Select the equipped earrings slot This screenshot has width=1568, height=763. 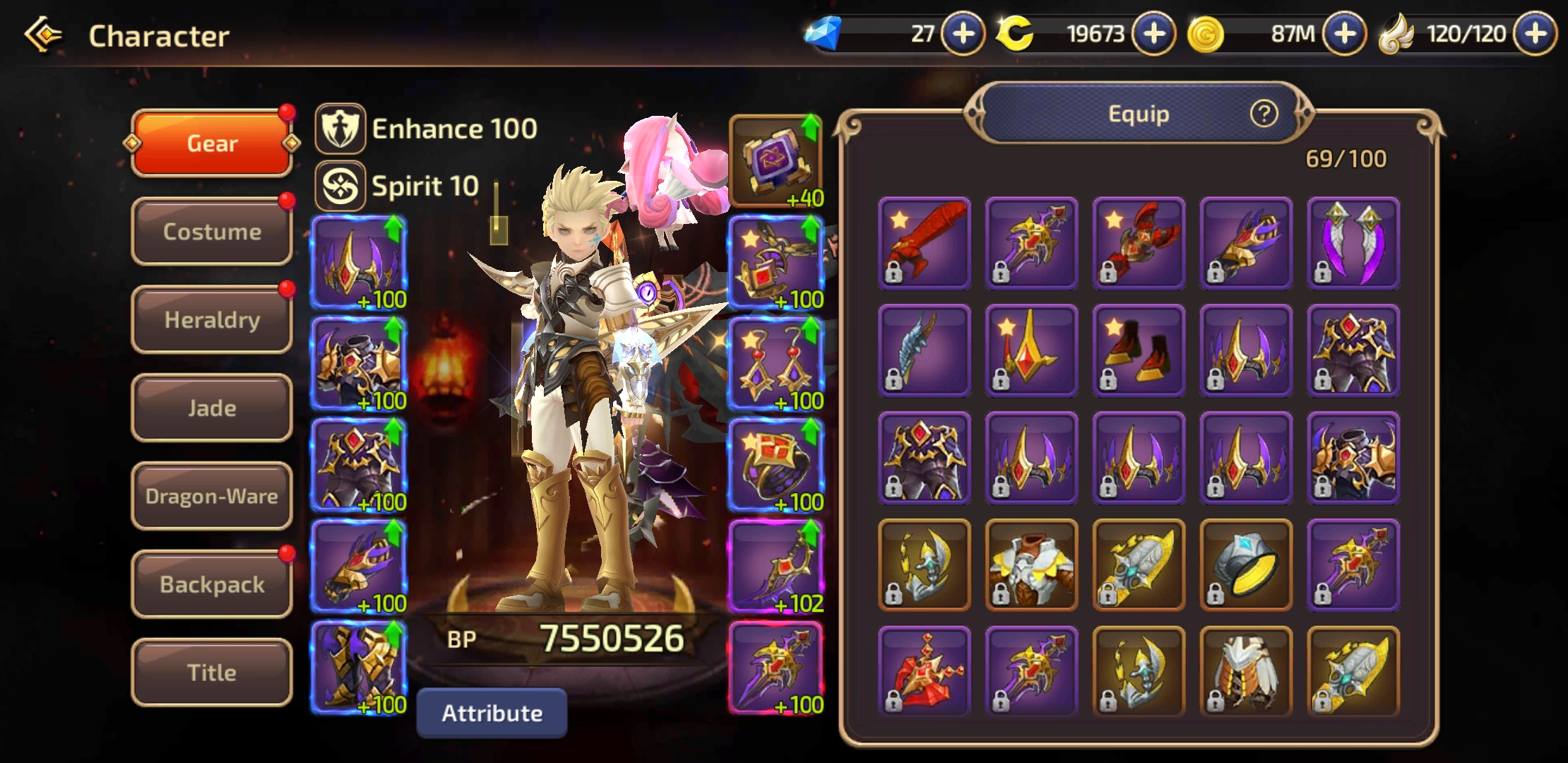(x=776, y=363)
